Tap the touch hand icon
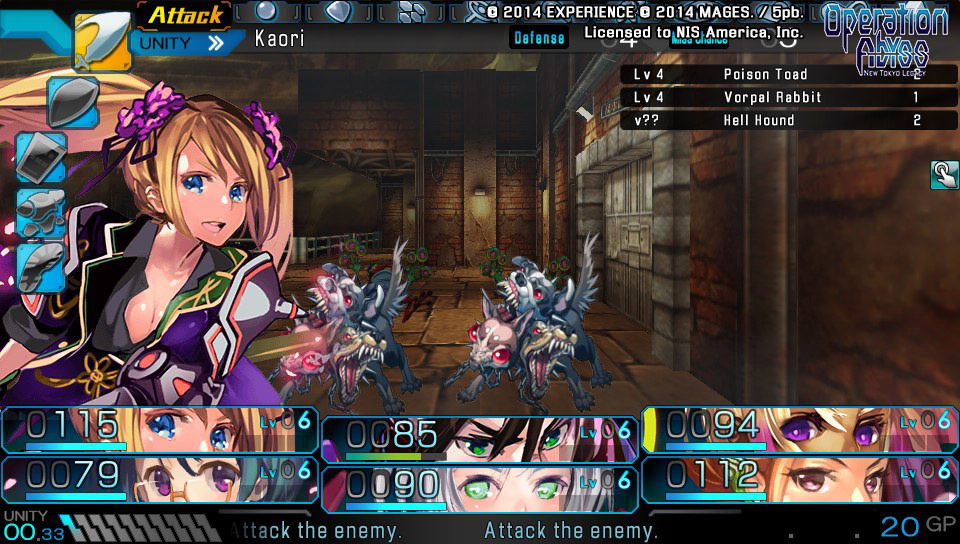 point(944,175)
